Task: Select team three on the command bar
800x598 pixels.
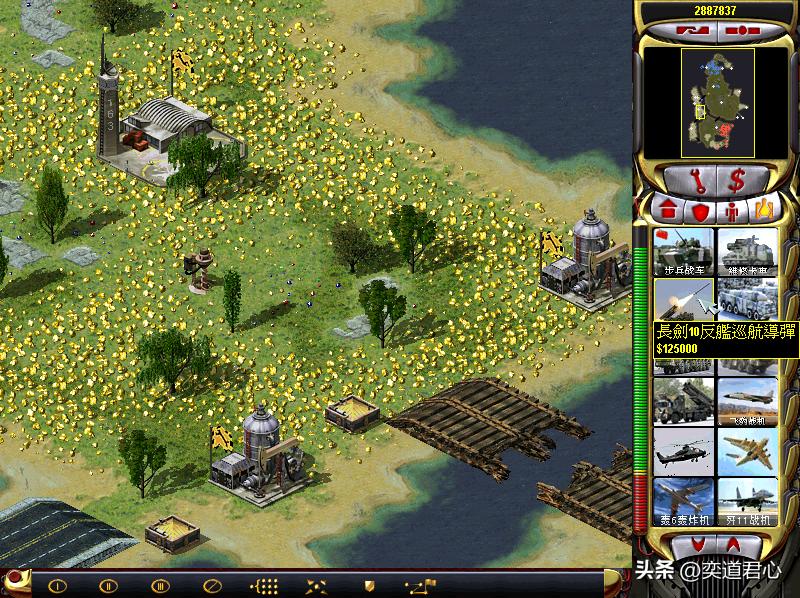Action: tap(159, 585)
